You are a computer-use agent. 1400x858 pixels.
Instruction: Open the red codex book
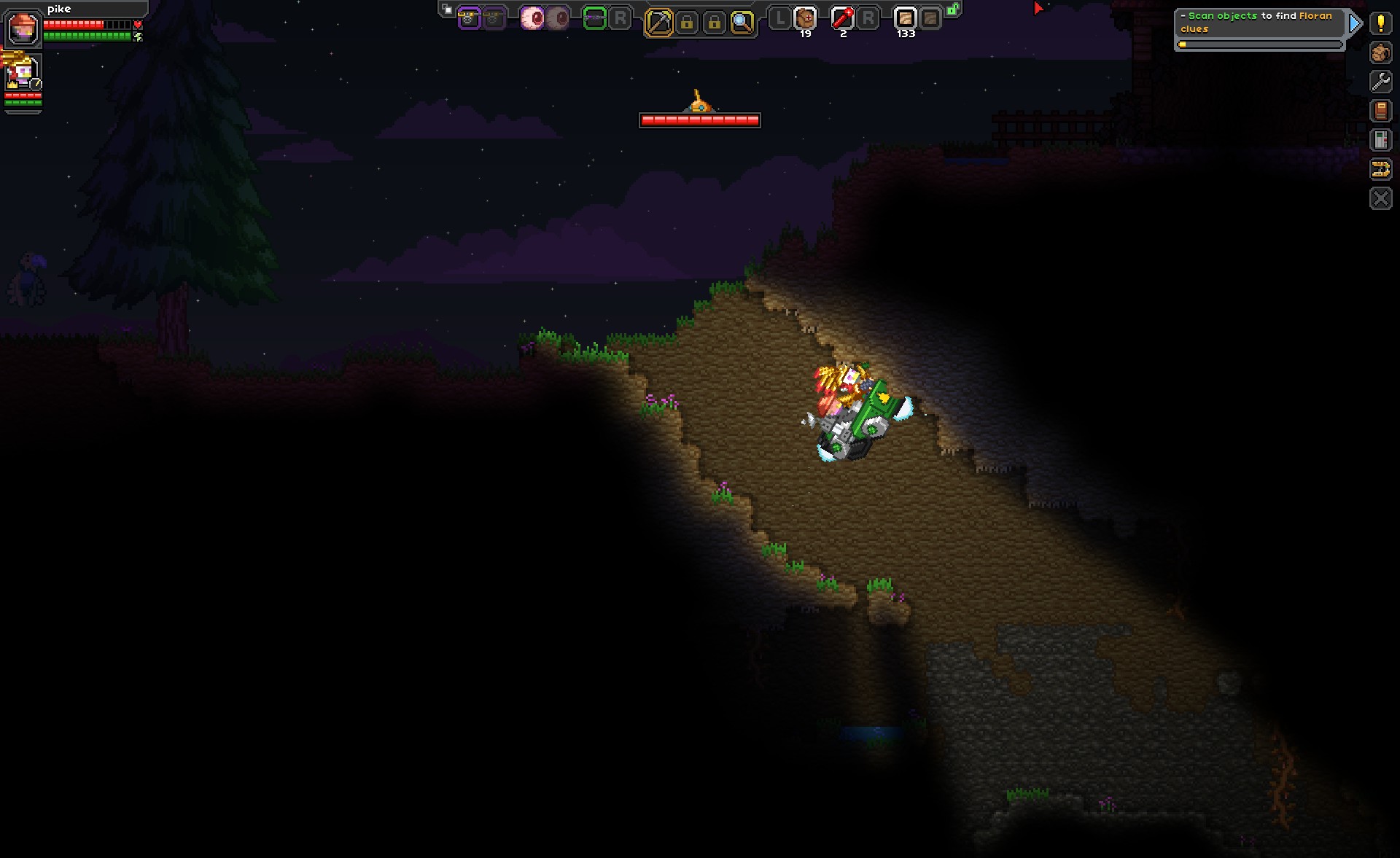pos(1380,111)
